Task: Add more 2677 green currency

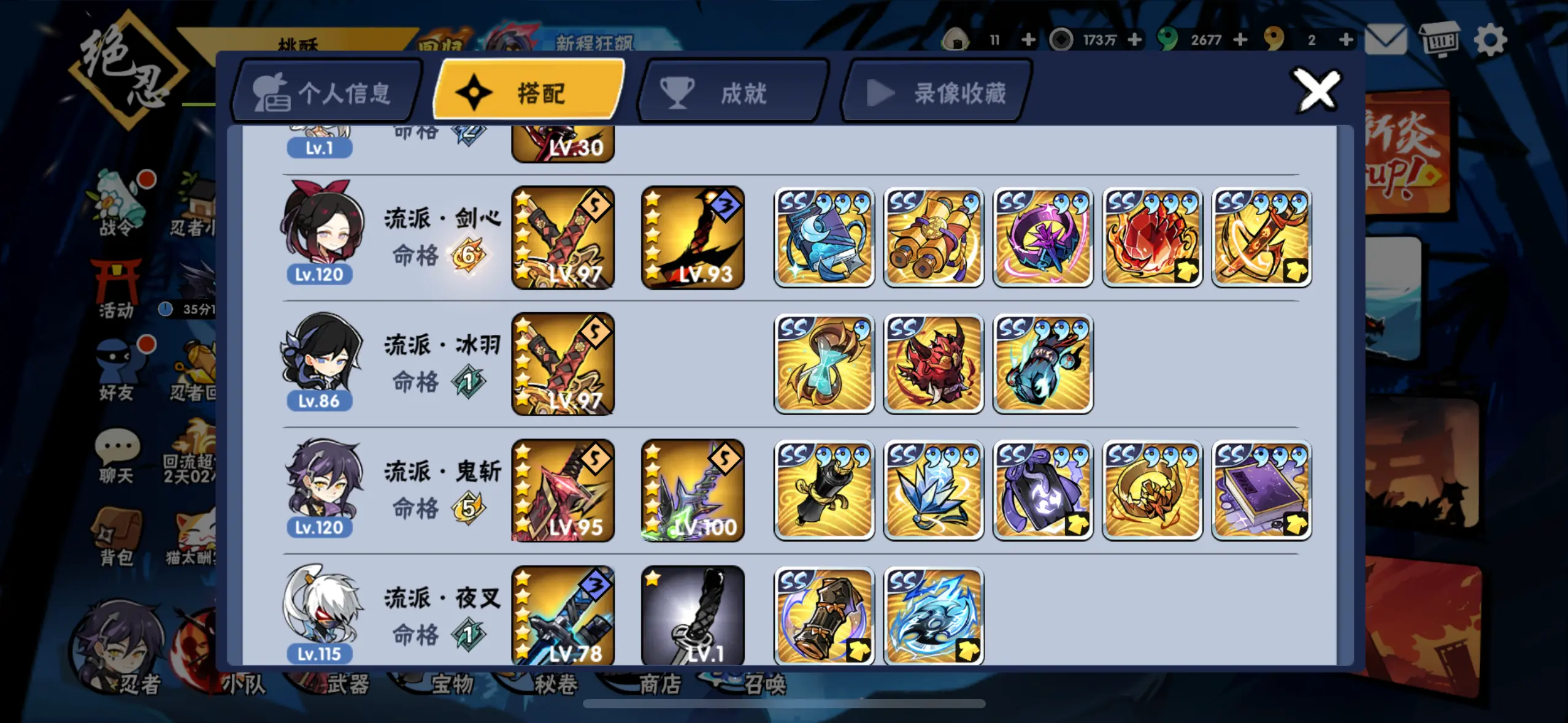Action: pyautogui.click(x=1242, y=38)
